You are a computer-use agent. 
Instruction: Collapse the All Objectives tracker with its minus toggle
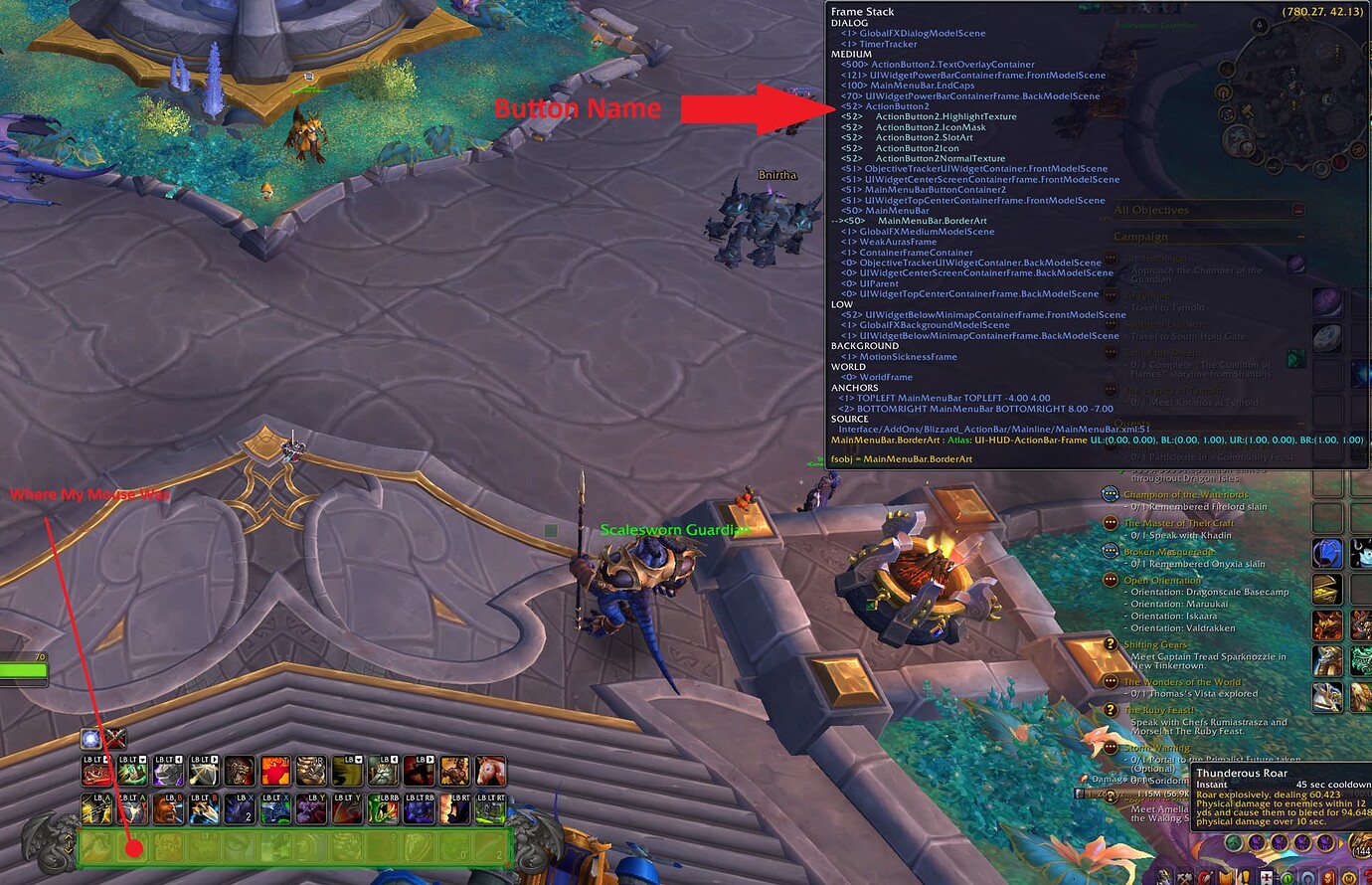tap(1298, 210)
